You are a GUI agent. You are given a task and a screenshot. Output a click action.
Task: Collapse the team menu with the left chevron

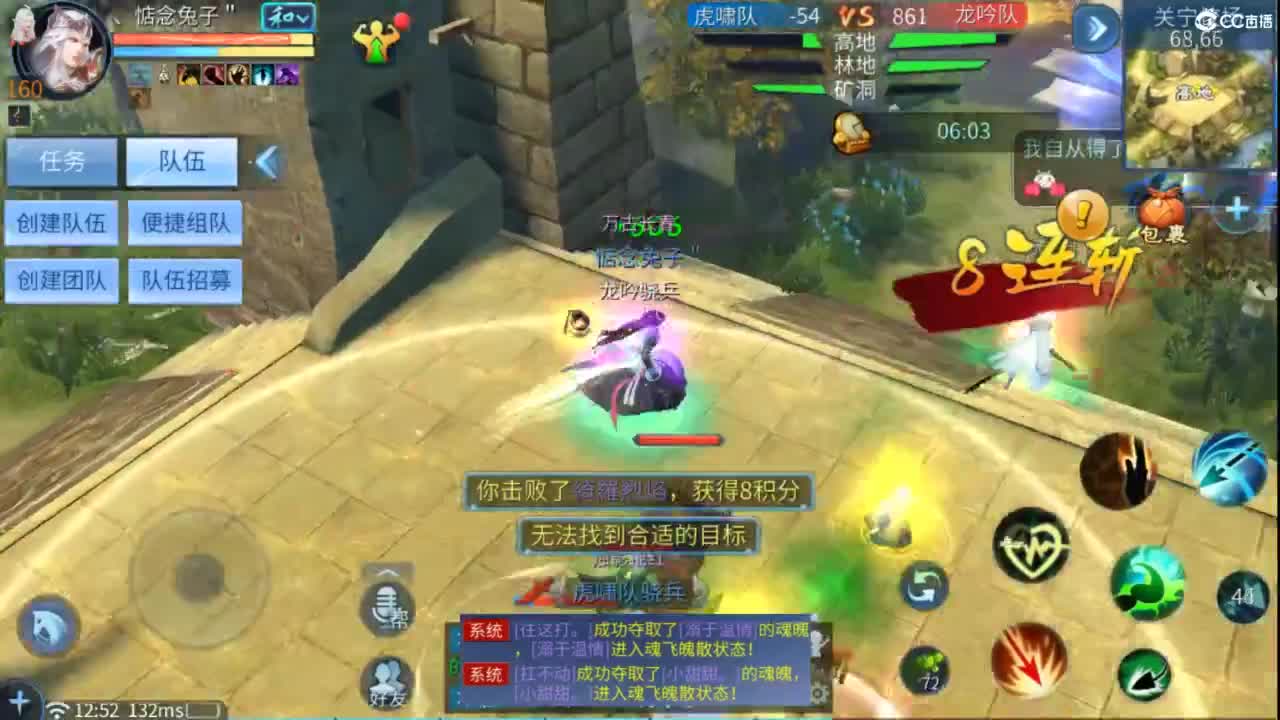pos(265,162)
